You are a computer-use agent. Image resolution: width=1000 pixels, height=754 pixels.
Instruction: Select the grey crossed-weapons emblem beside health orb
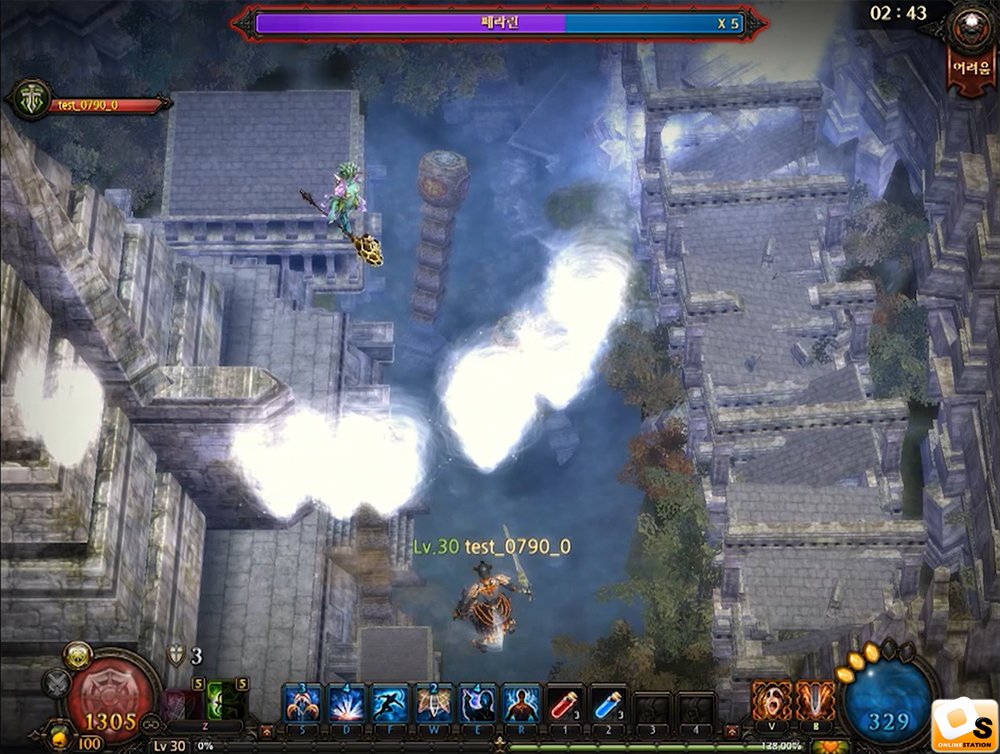pyautogui.click(x=56, y=684)
